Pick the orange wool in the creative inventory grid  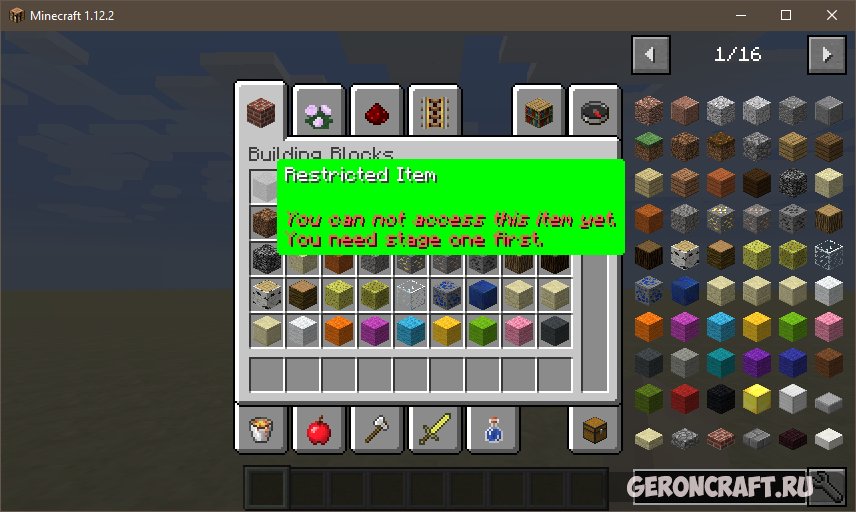(x=339, y=330)
